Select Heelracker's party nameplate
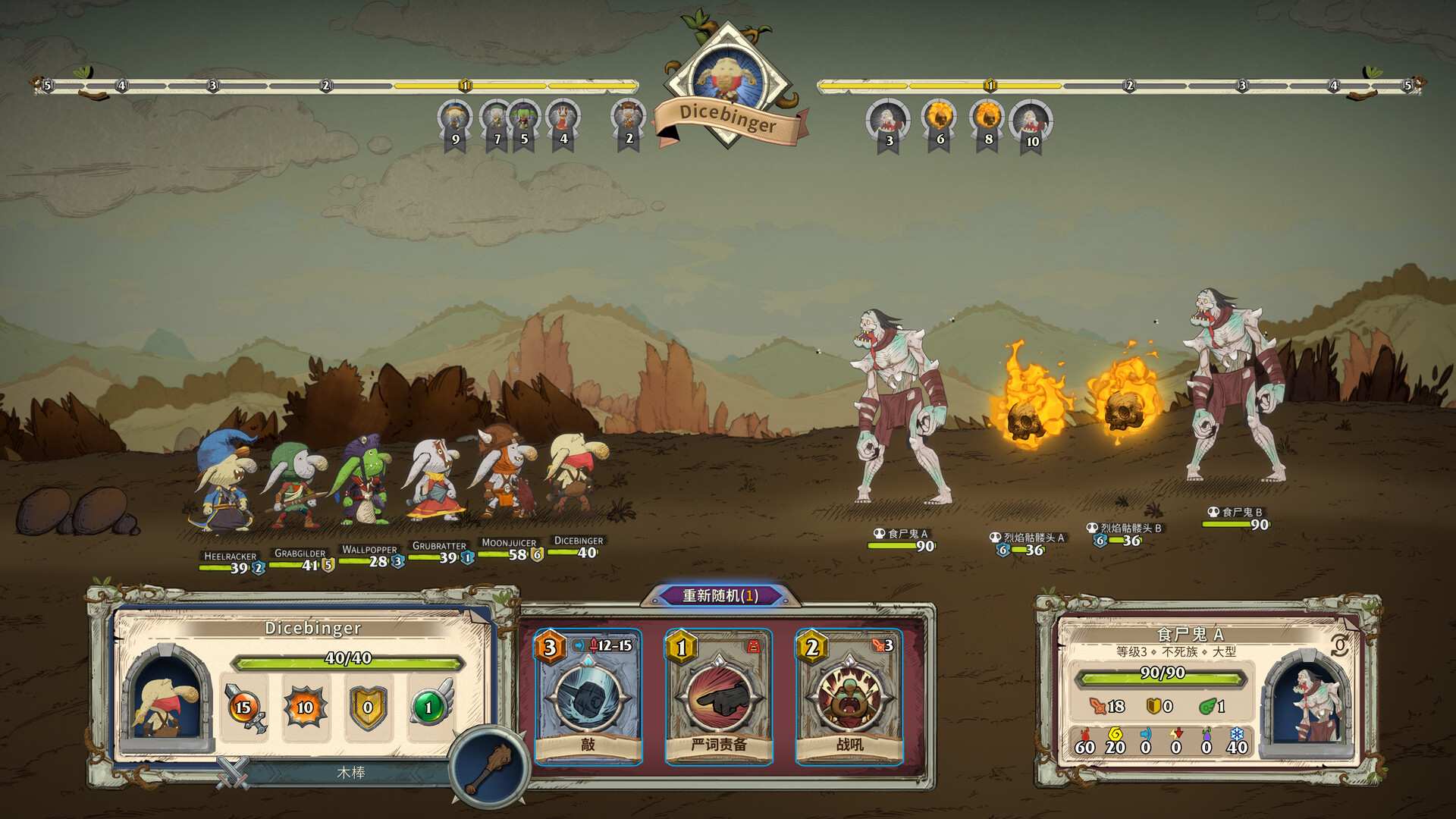1456x819 pixels. coord(230,557)
